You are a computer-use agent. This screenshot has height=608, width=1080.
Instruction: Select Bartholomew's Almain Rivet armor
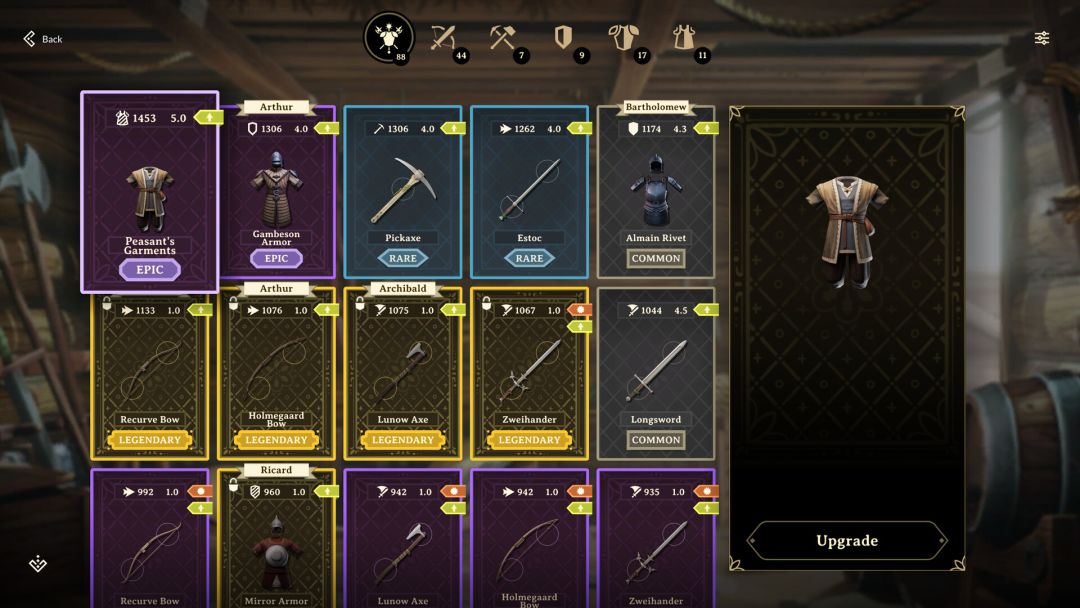[656, 192]
